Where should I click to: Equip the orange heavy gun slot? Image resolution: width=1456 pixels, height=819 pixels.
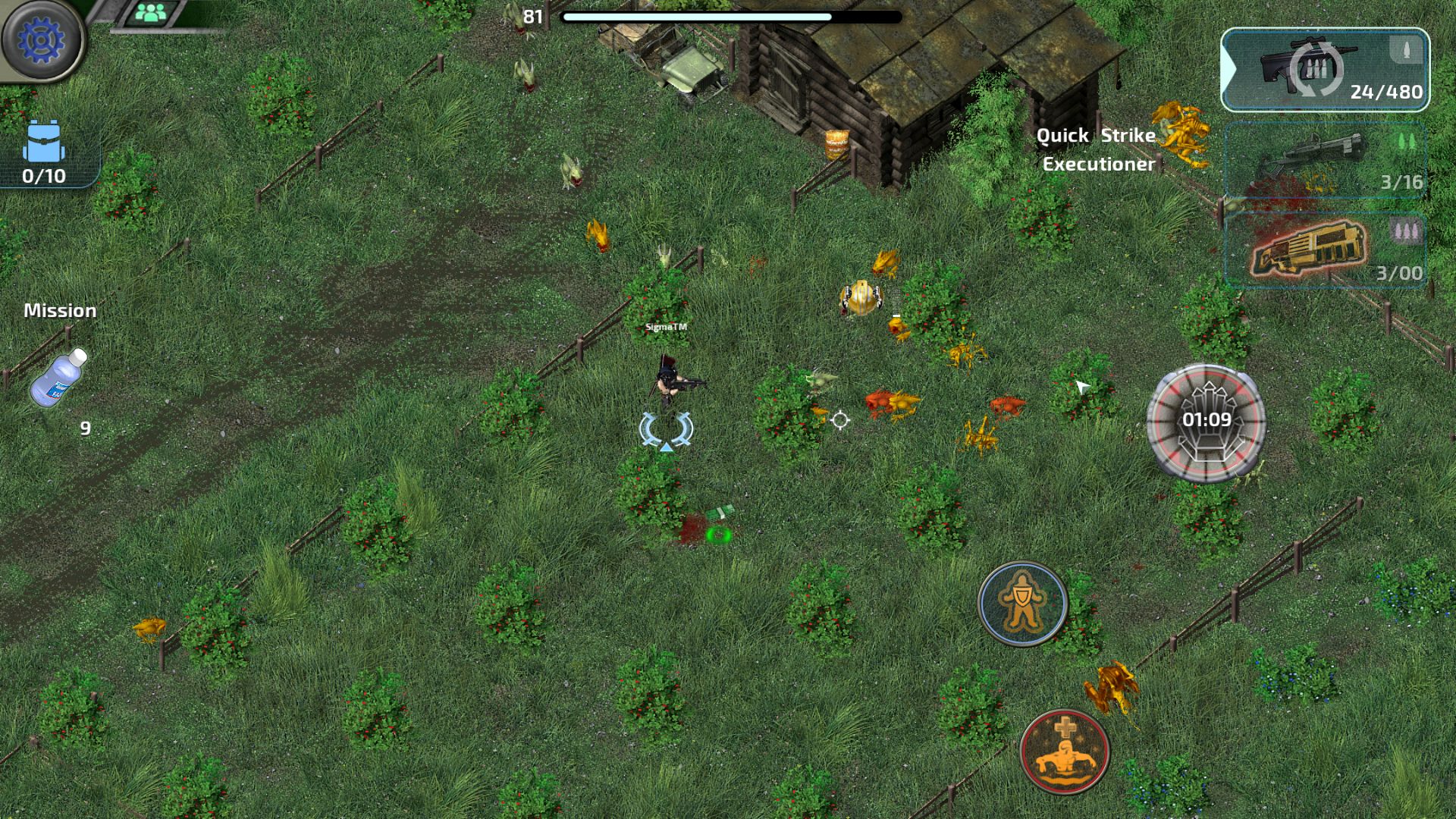[x=1325, y=250]
